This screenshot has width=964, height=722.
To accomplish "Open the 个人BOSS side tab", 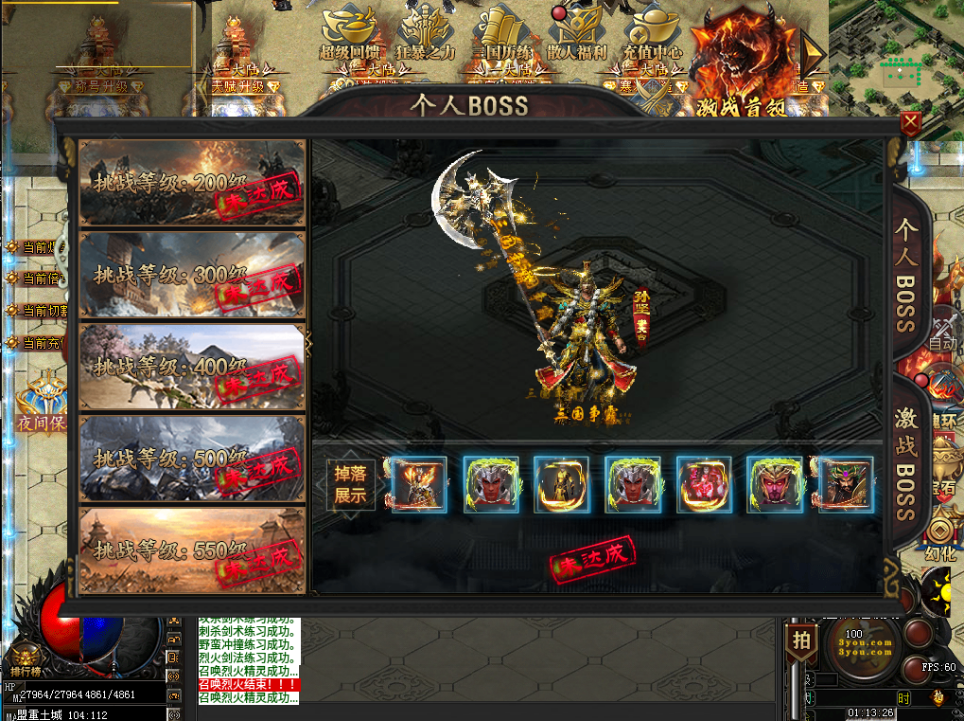I will click(905, 275).
